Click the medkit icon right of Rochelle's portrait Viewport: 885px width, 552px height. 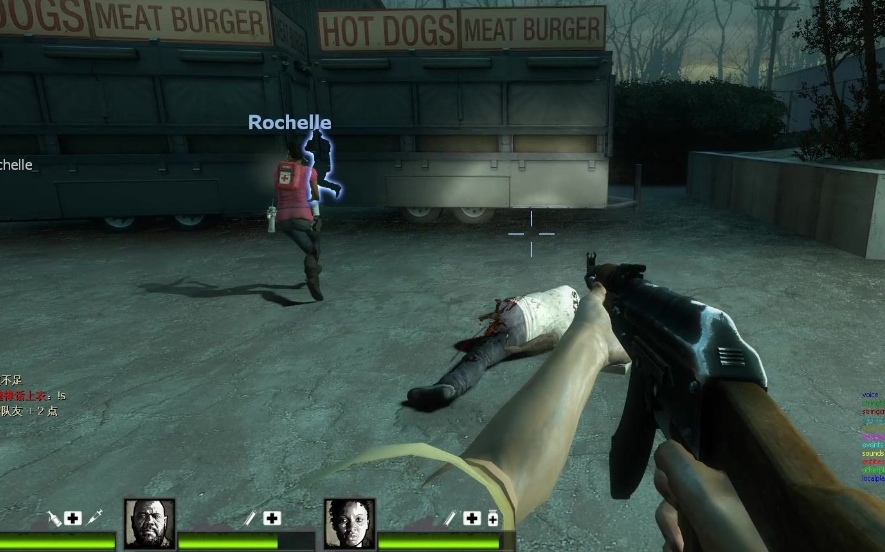click(x=472, y=518)
